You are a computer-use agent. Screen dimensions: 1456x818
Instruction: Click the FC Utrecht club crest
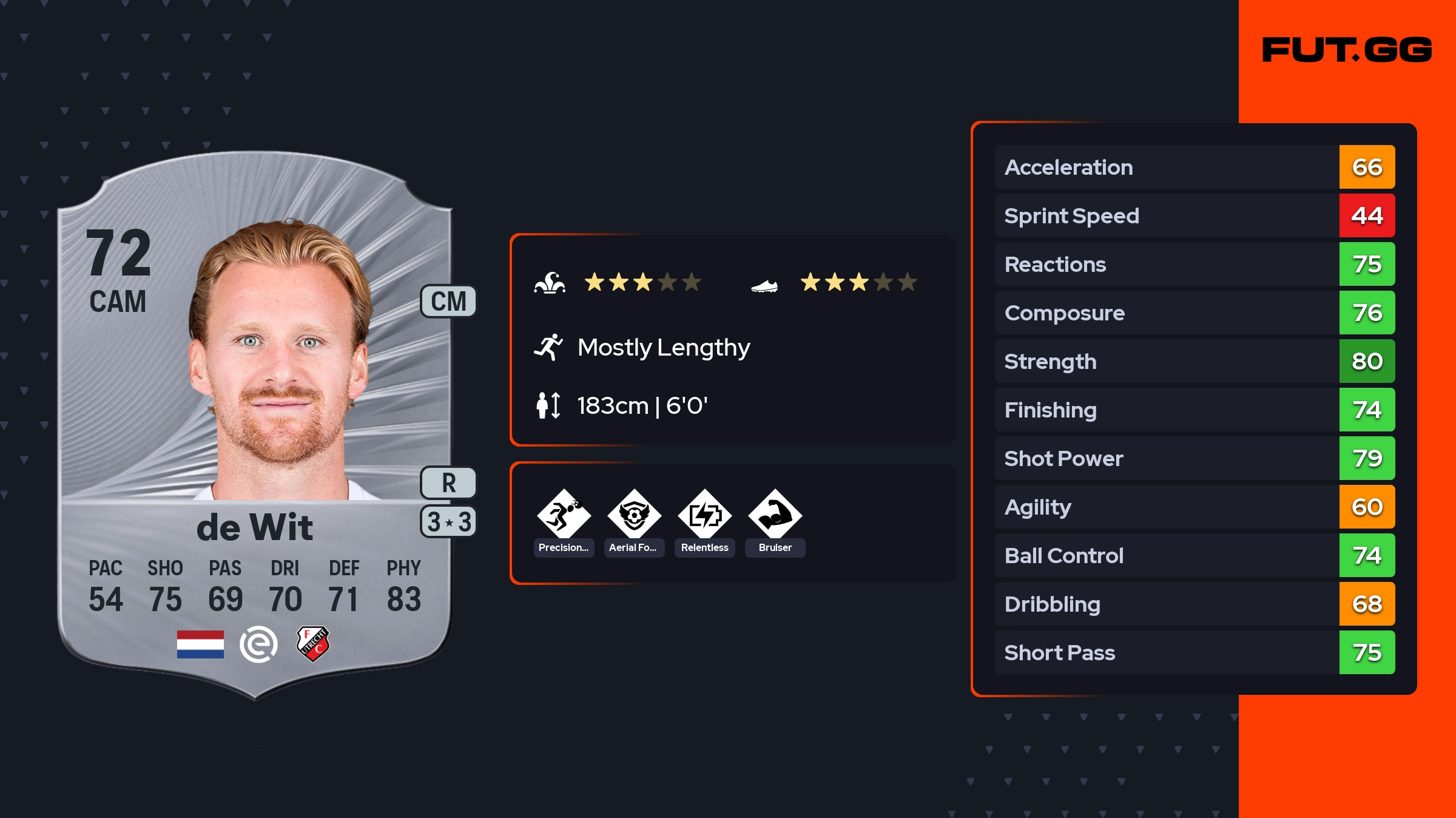click(x=313, y=644)
